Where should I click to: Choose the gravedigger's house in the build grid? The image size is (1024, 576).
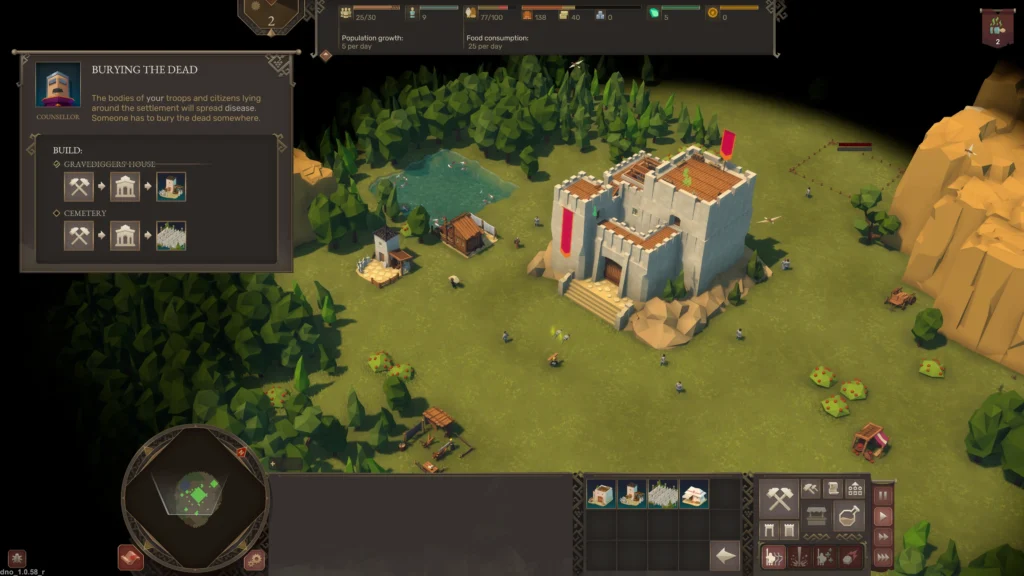click(x=631, y=493)
